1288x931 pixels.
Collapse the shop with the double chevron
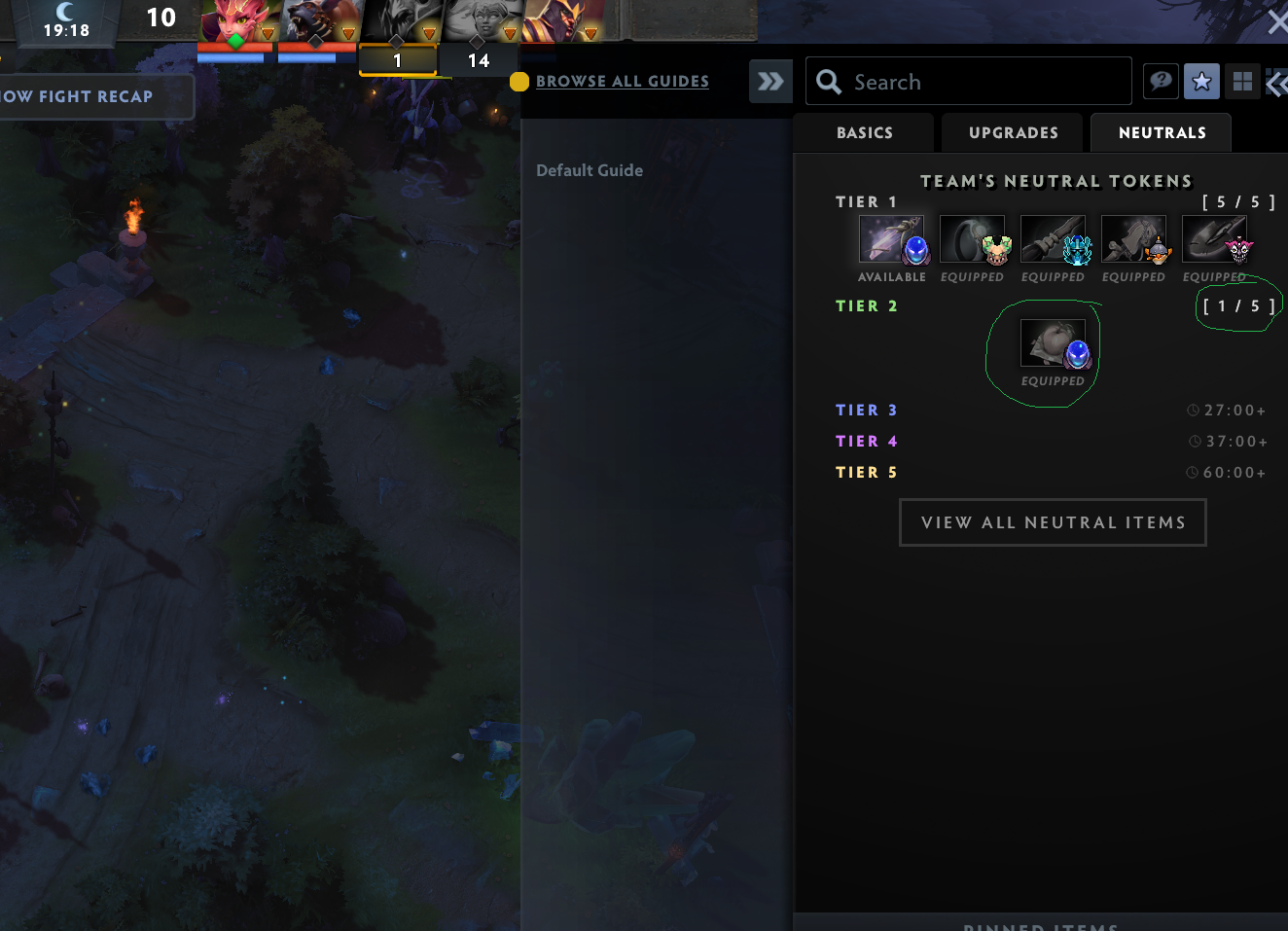point(1277,82)
